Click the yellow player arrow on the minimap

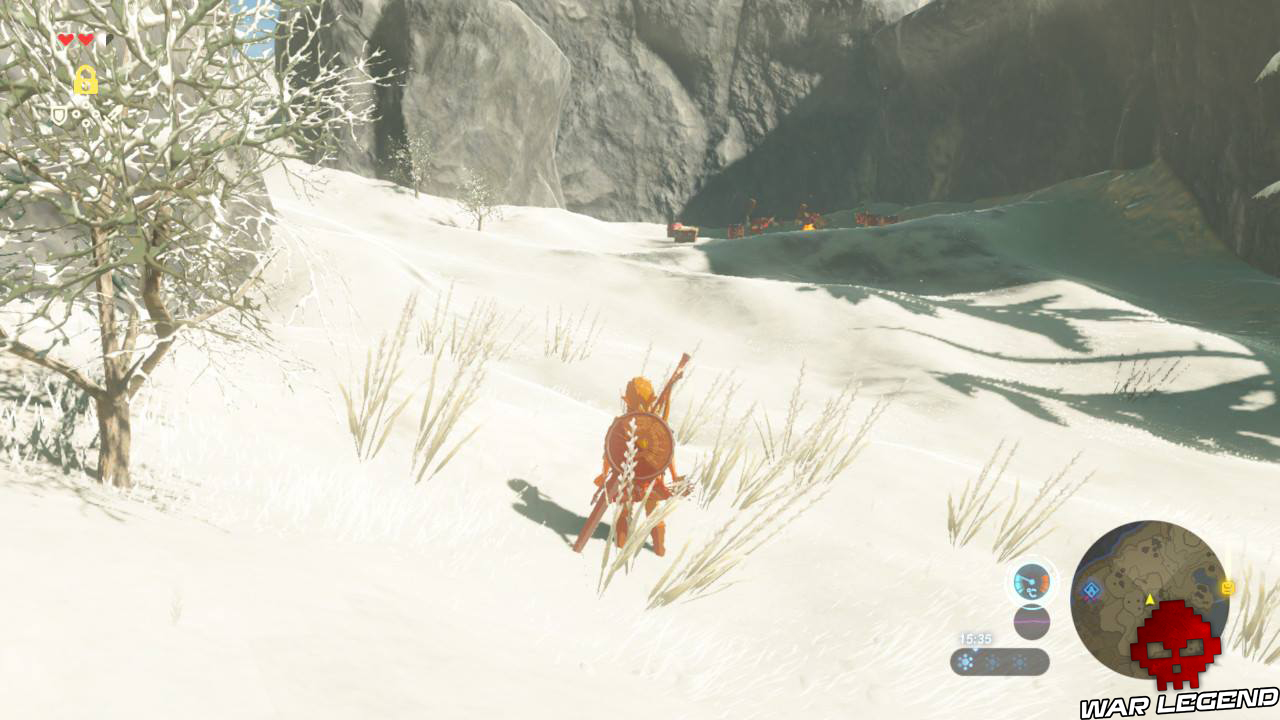click(x=1150, y=599)
